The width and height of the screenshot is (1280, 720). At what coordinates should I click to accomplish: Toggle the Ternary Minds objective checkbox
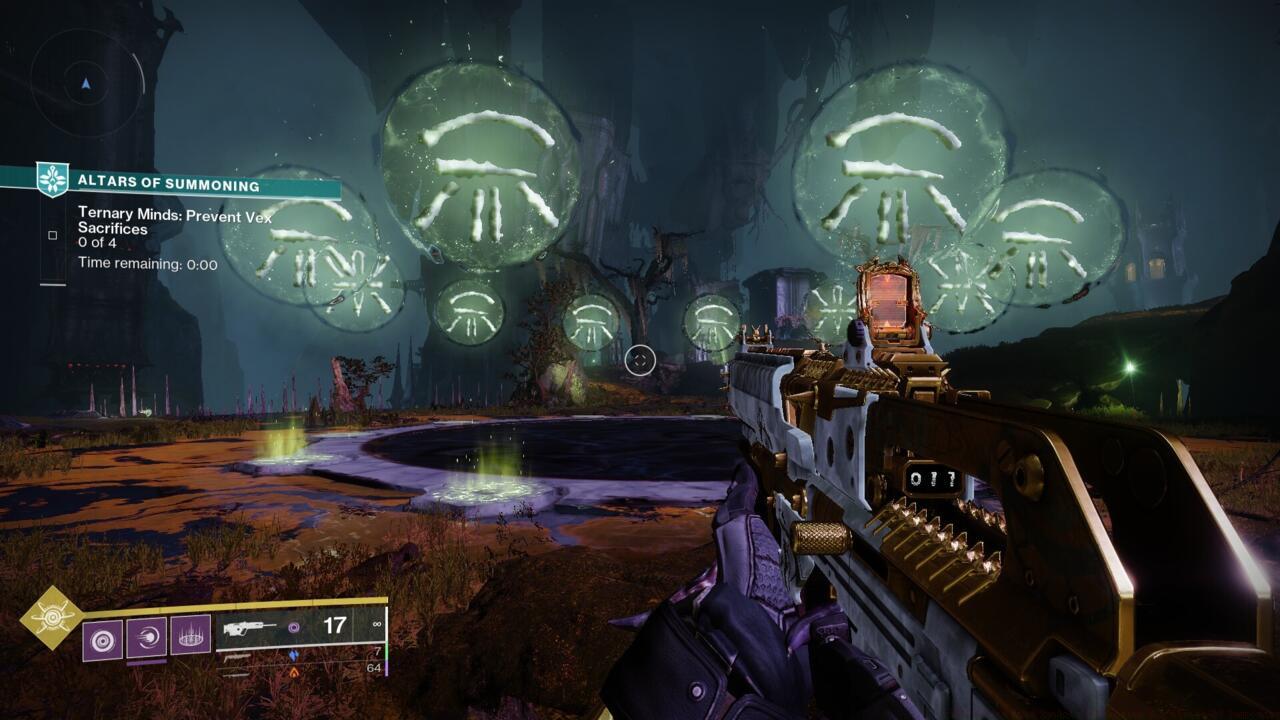coord(52,236)
